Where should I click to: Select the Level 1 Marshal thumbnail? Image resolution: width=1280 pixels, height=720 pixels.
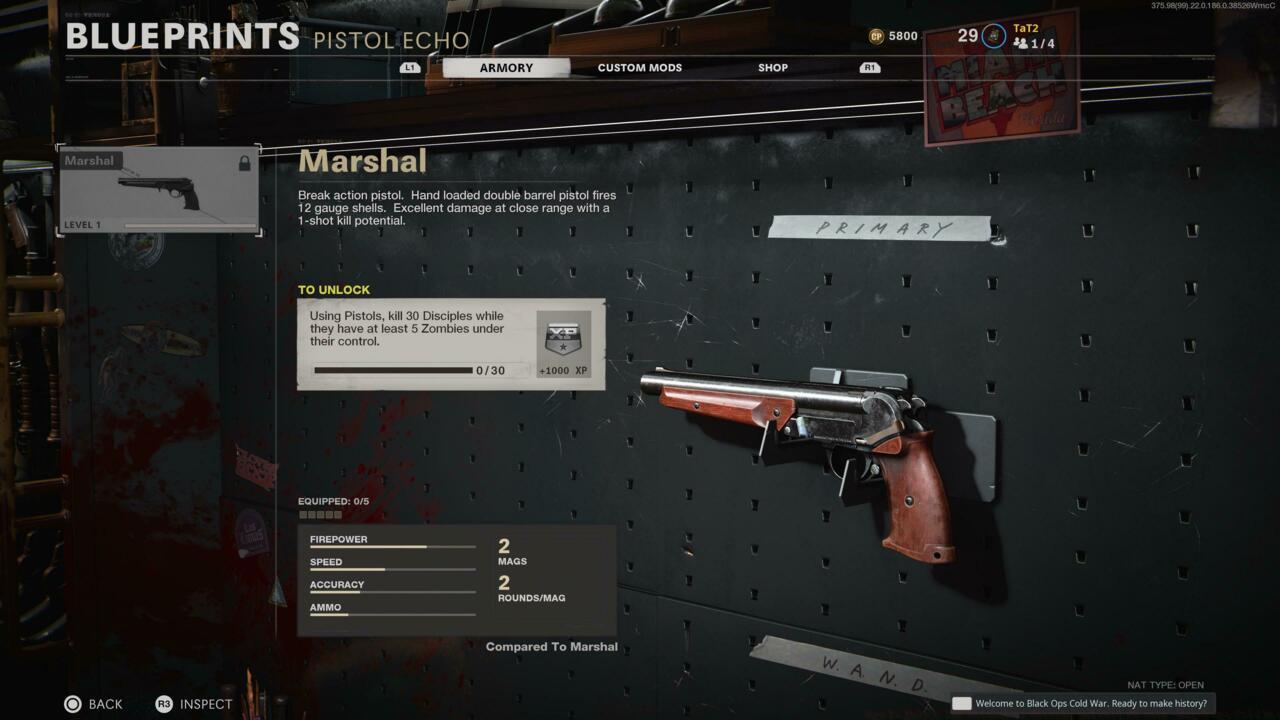[157, 190]
